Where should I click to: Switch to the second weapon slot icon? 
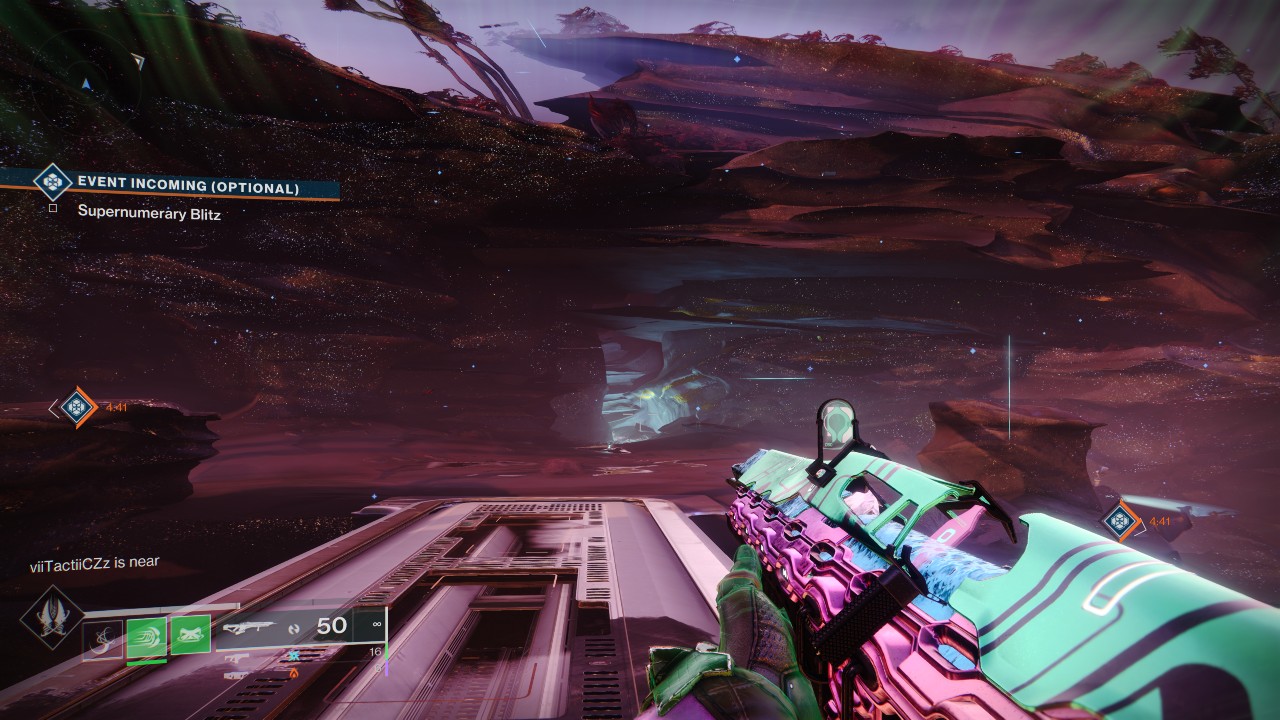pos(236,657)
